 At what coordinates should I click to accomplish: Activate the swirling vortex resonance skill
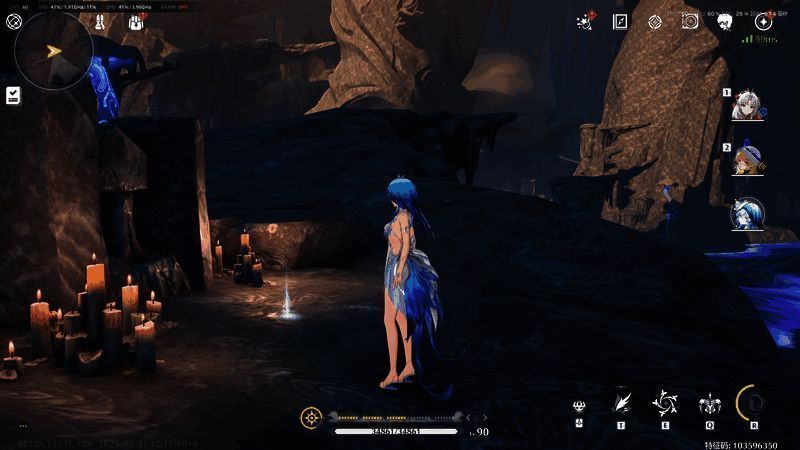tap(664, 403)
